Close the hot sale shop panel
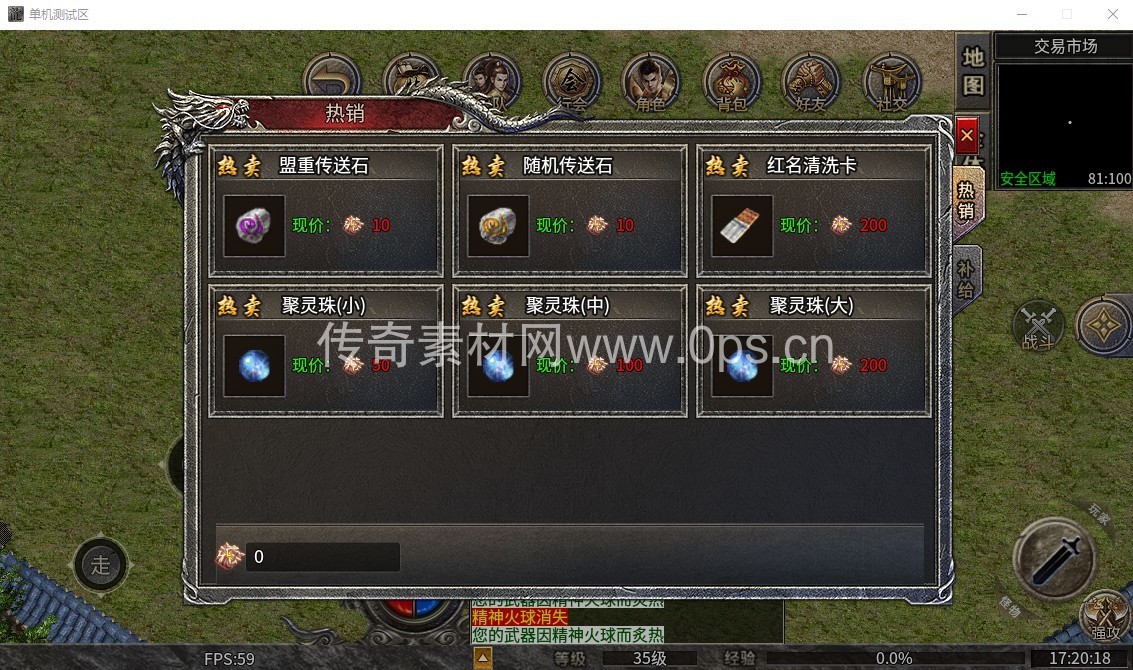 pyautogui.click(x=966, y=135)
